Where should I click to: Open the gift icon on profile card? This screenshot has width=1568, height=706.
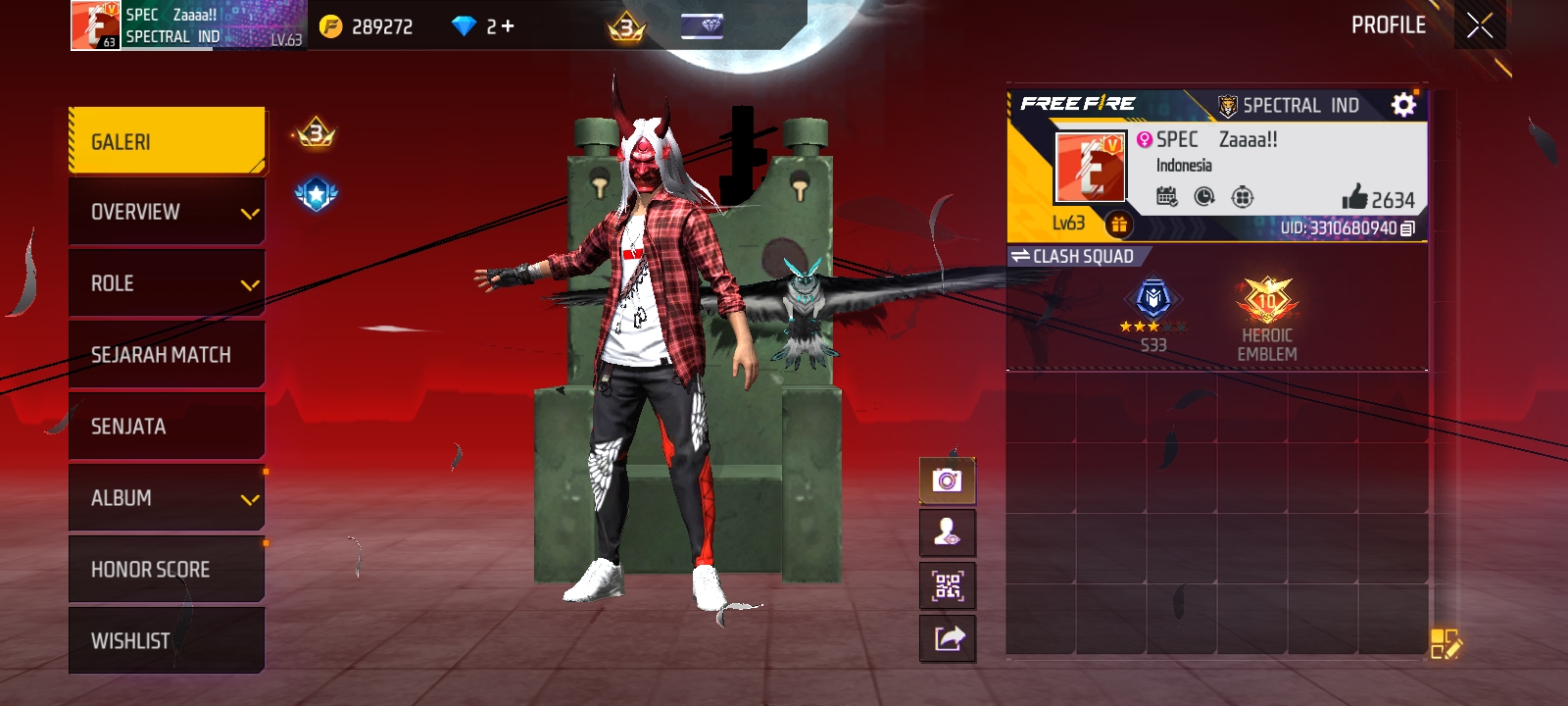[1118, 225]
